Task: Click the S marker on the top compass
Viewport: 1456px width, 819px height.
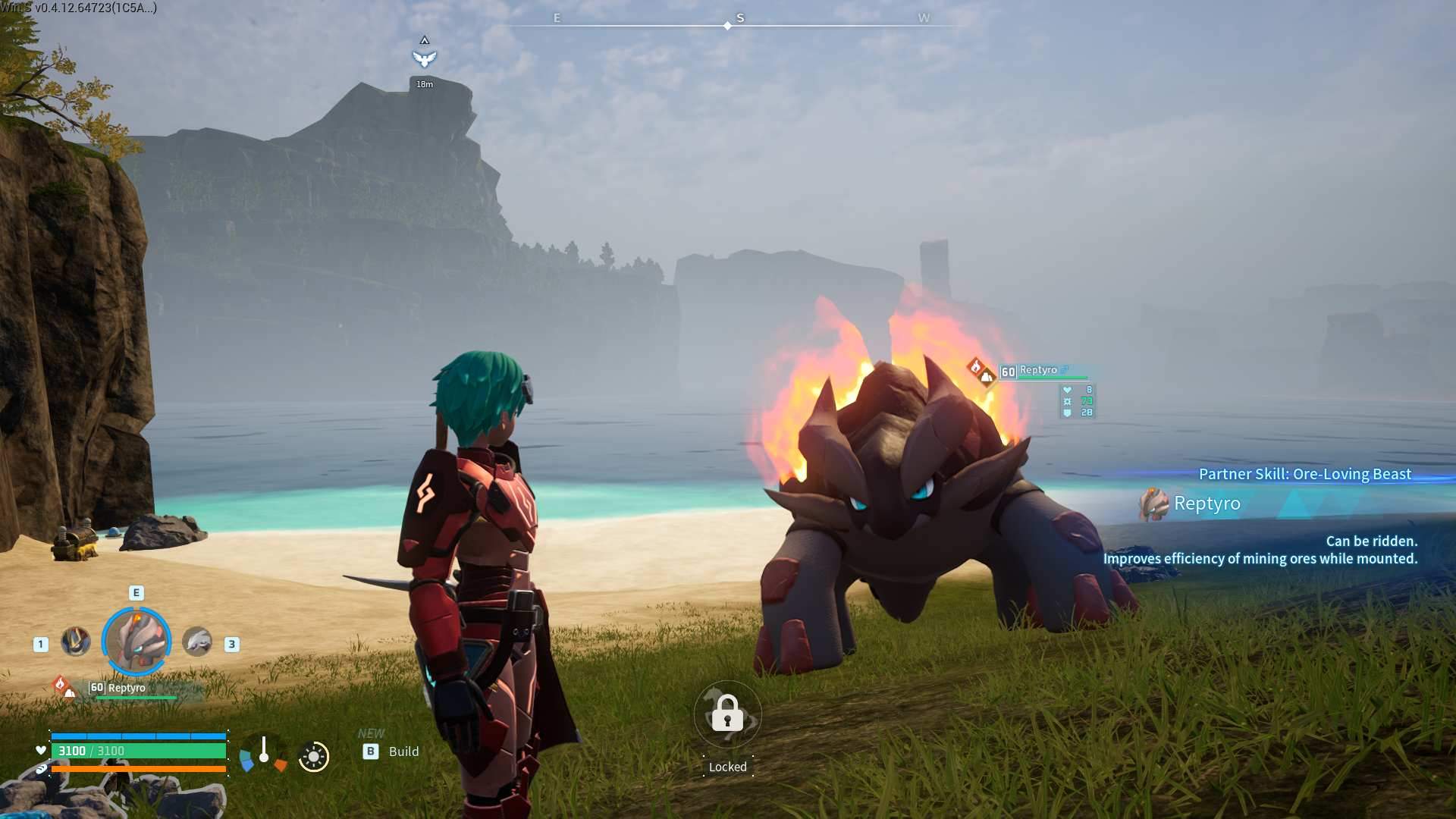Action: 739,17
